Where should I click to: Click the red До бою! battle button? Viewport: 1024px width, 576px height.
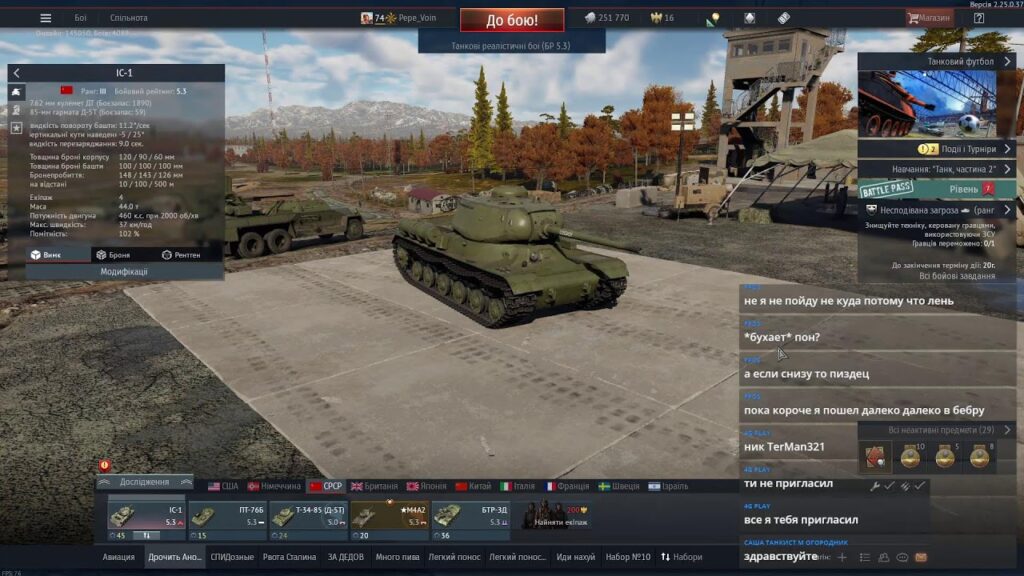point(512,20)
